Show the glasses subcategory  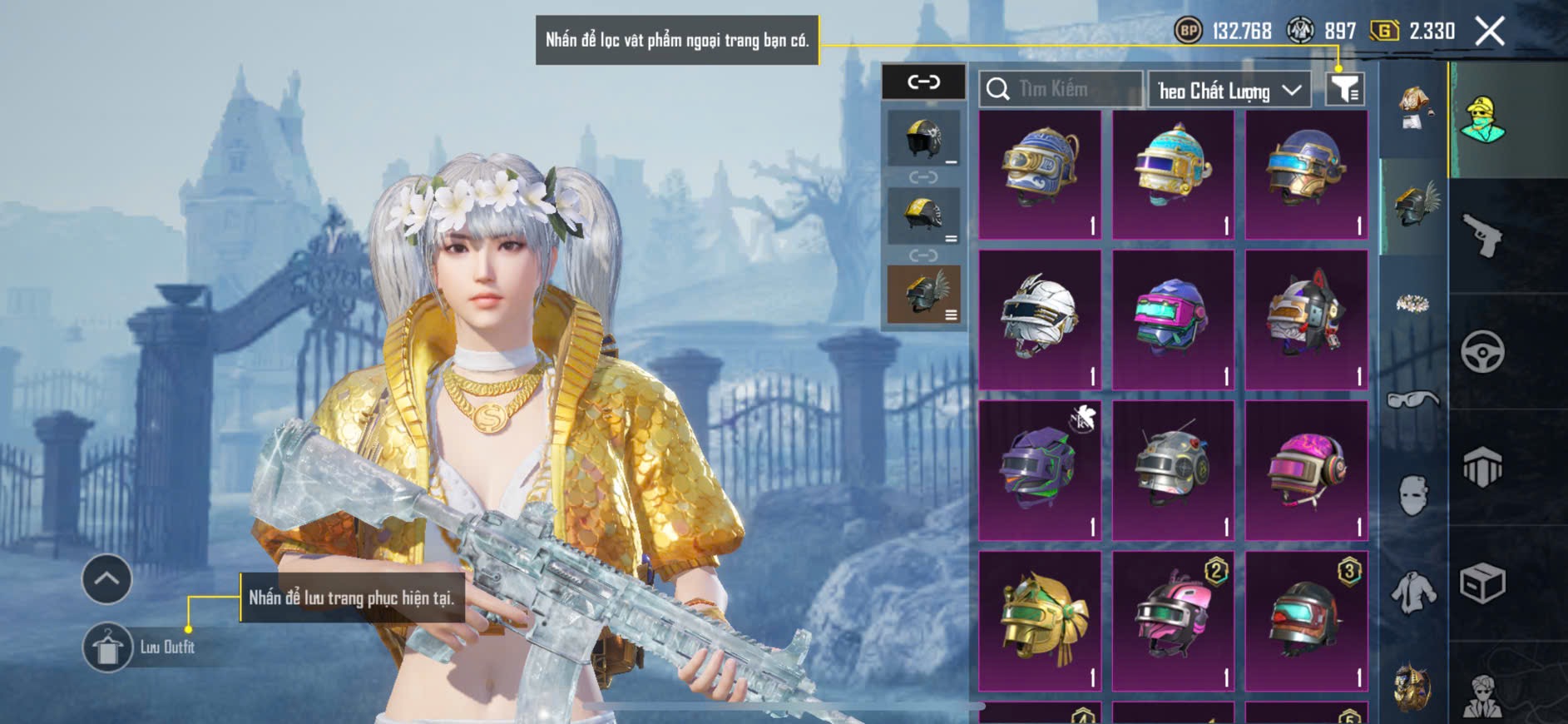coord(1412,400)
